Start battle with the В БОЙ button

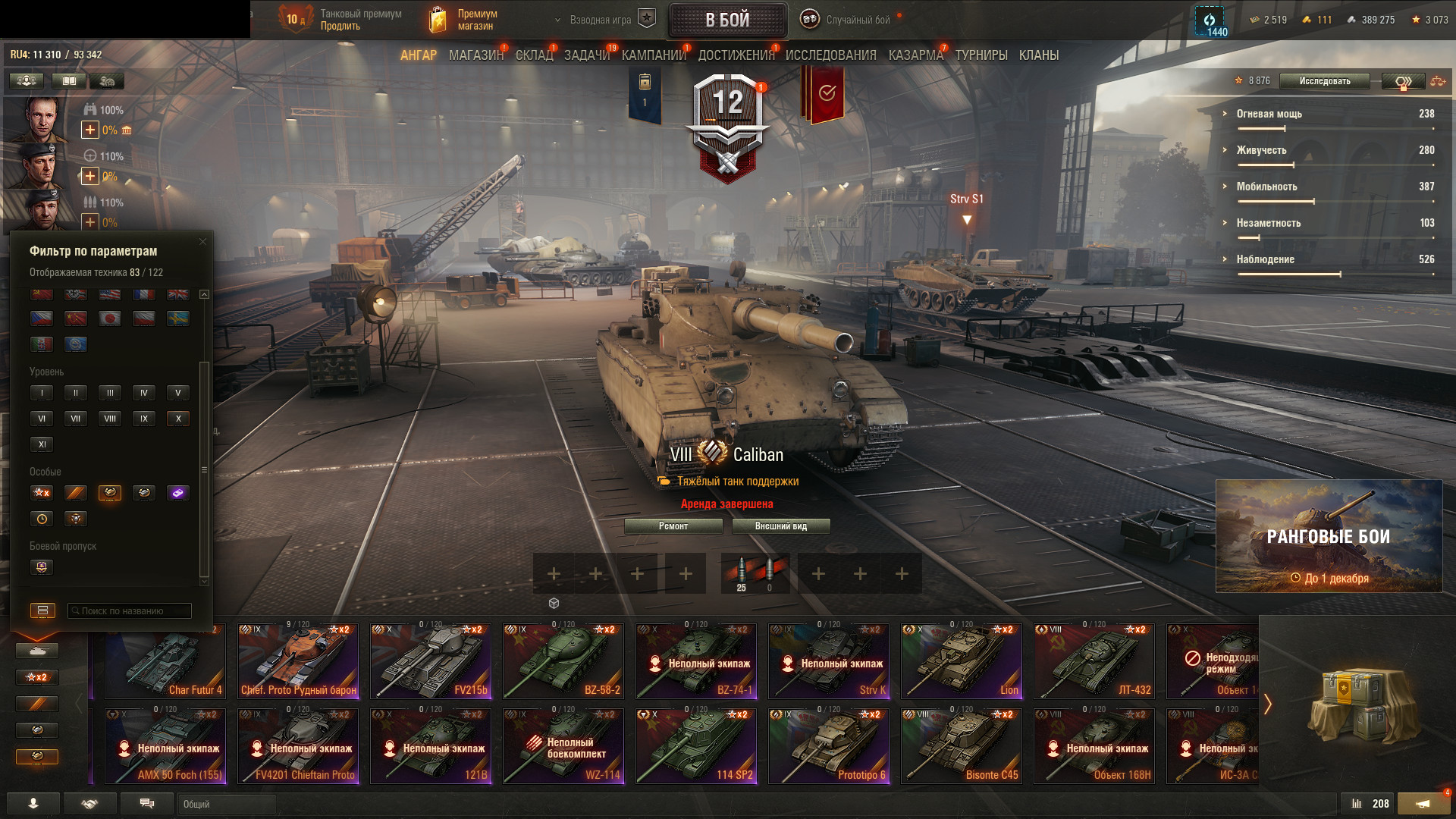pyautogui.click(x=727, y=20)
